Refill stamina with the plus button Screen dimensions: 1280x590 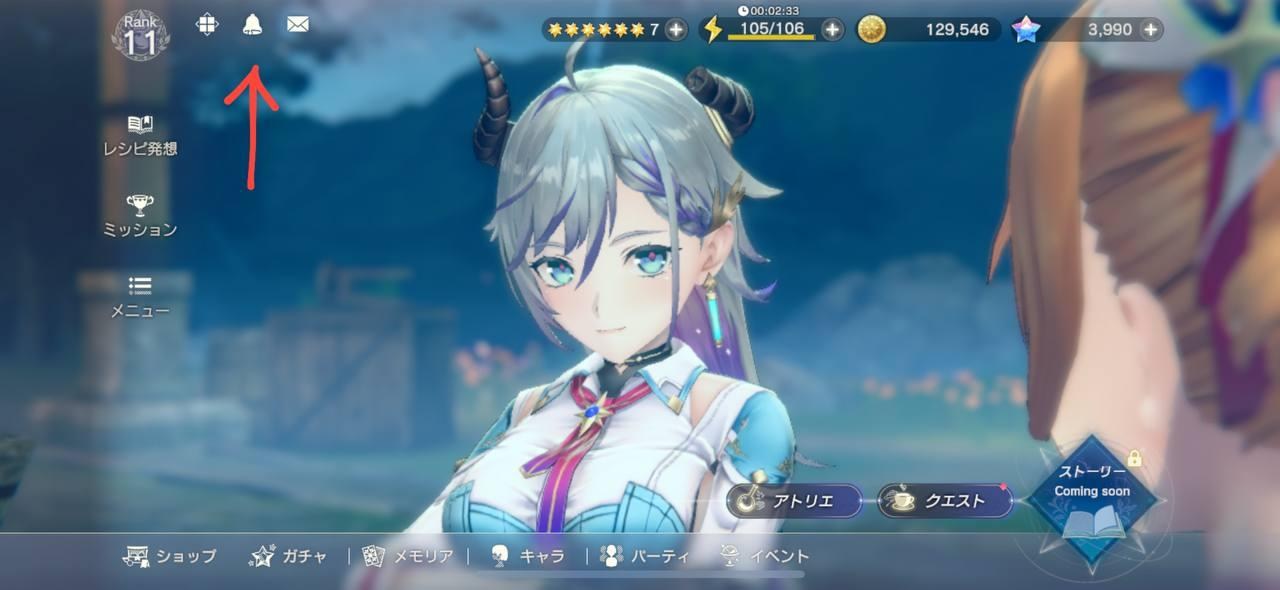pyautogui.click(x=832, y=29)
